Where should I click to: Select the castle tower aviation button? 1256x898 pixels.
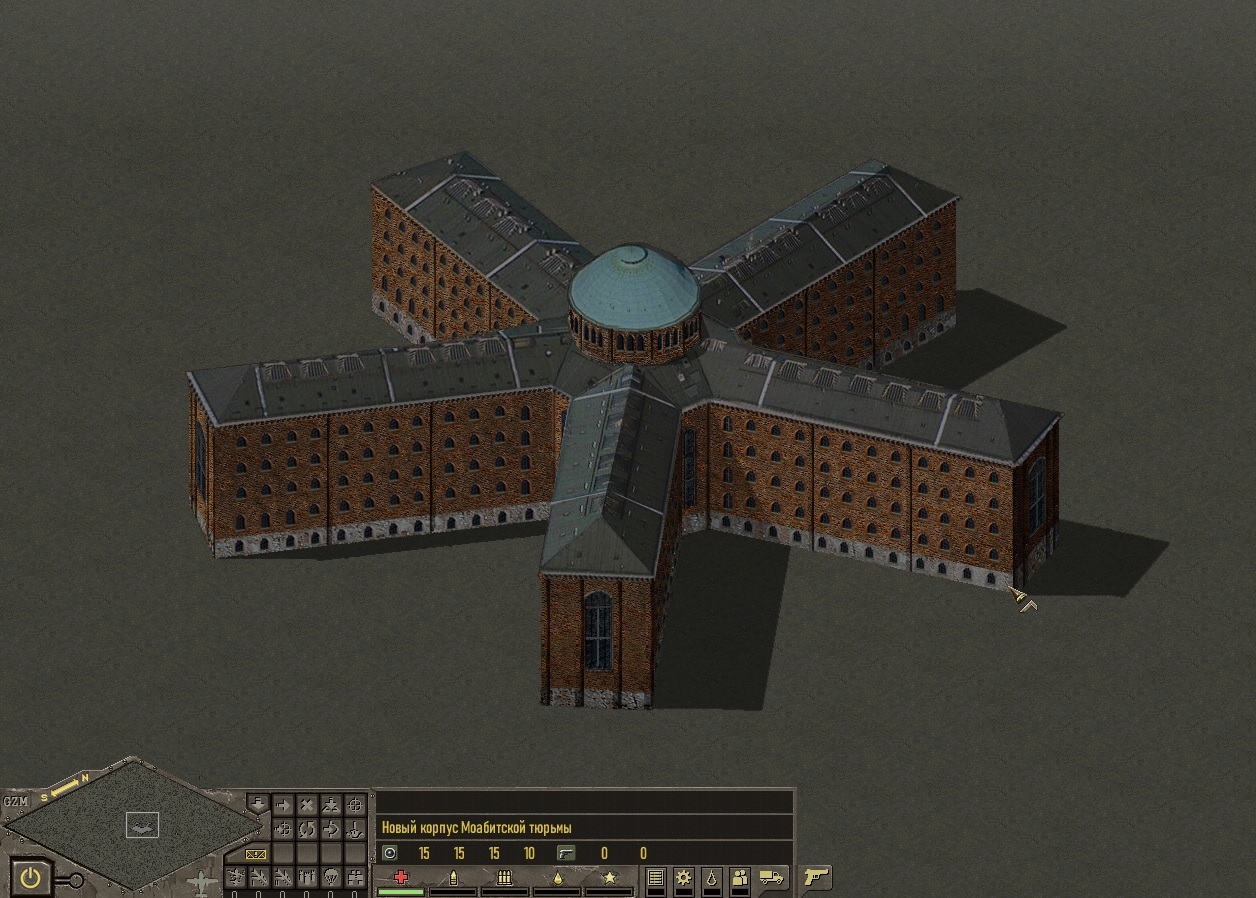[x=355, y=878]
